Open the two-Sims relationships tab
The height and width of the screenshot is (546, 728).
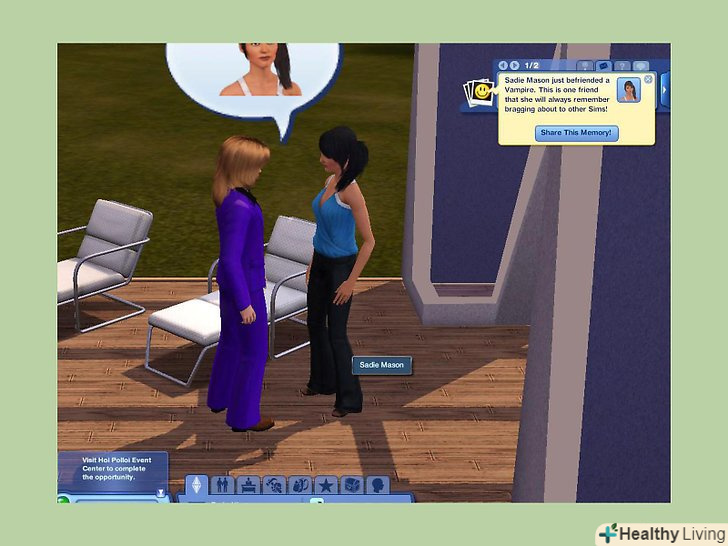pos(222,485)
